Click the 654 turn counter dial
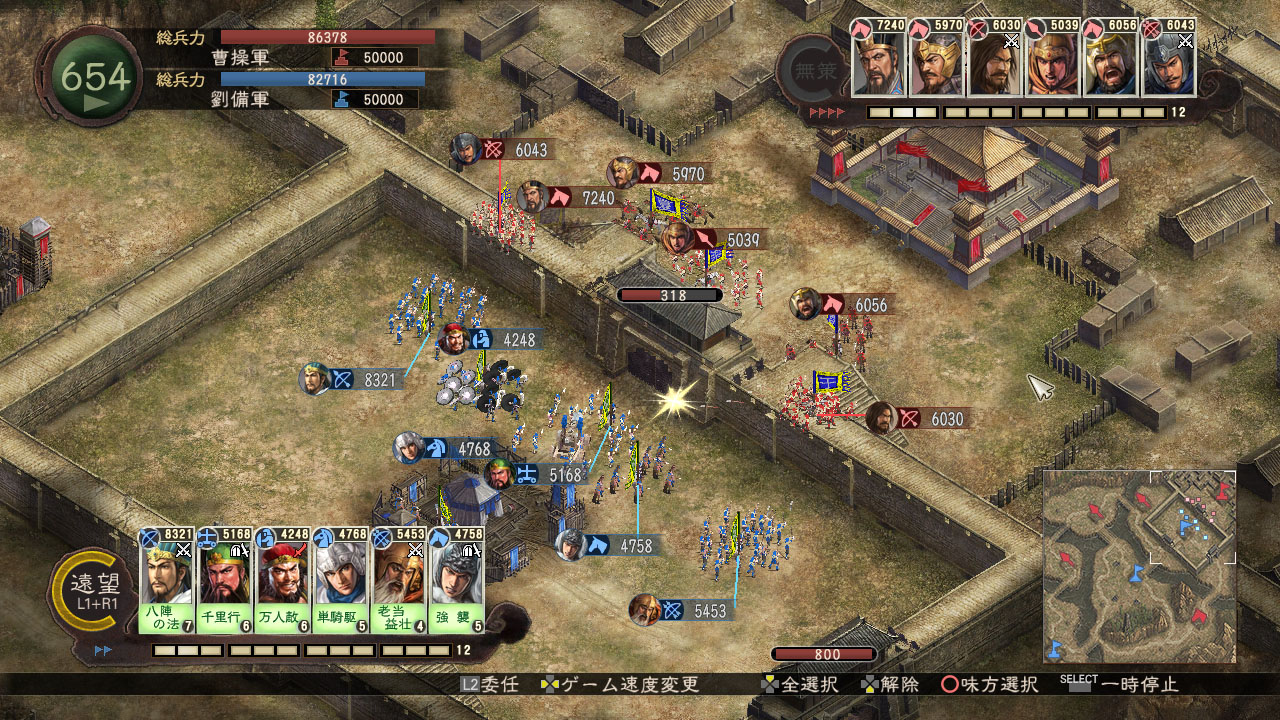Image resolution: width=1280 pixels, height=720 pixels. 95,78
